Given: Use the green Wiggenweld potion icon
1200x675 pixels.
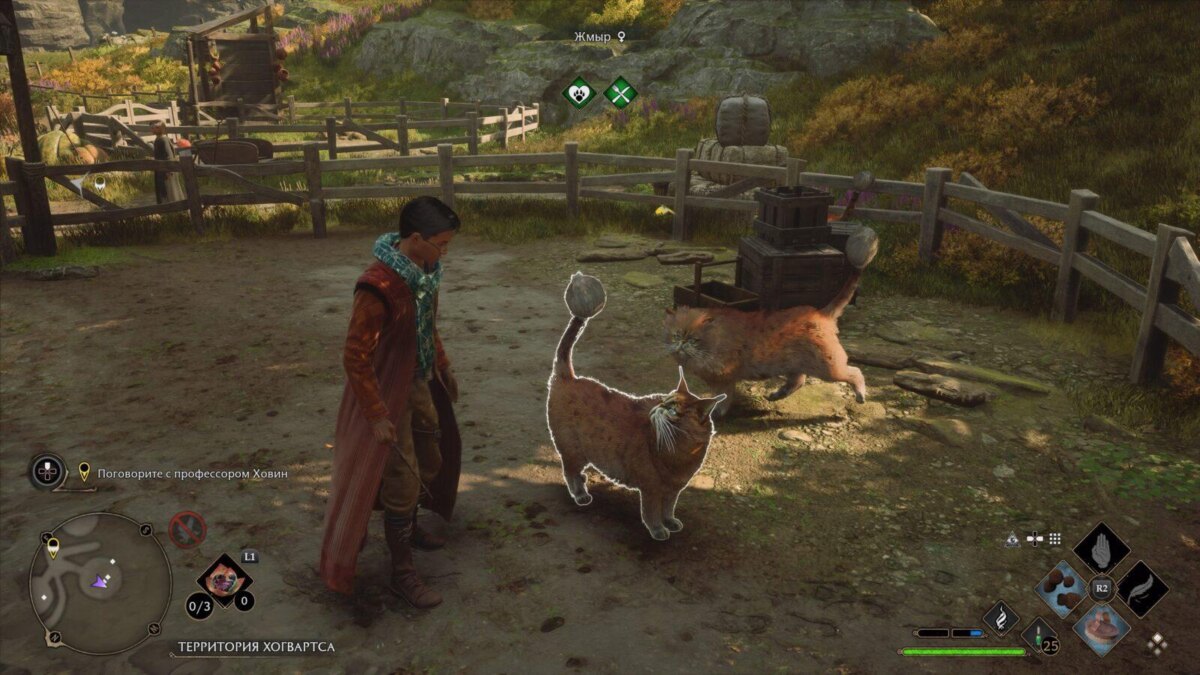Looking at the screenshot, I should point(1038,636).
